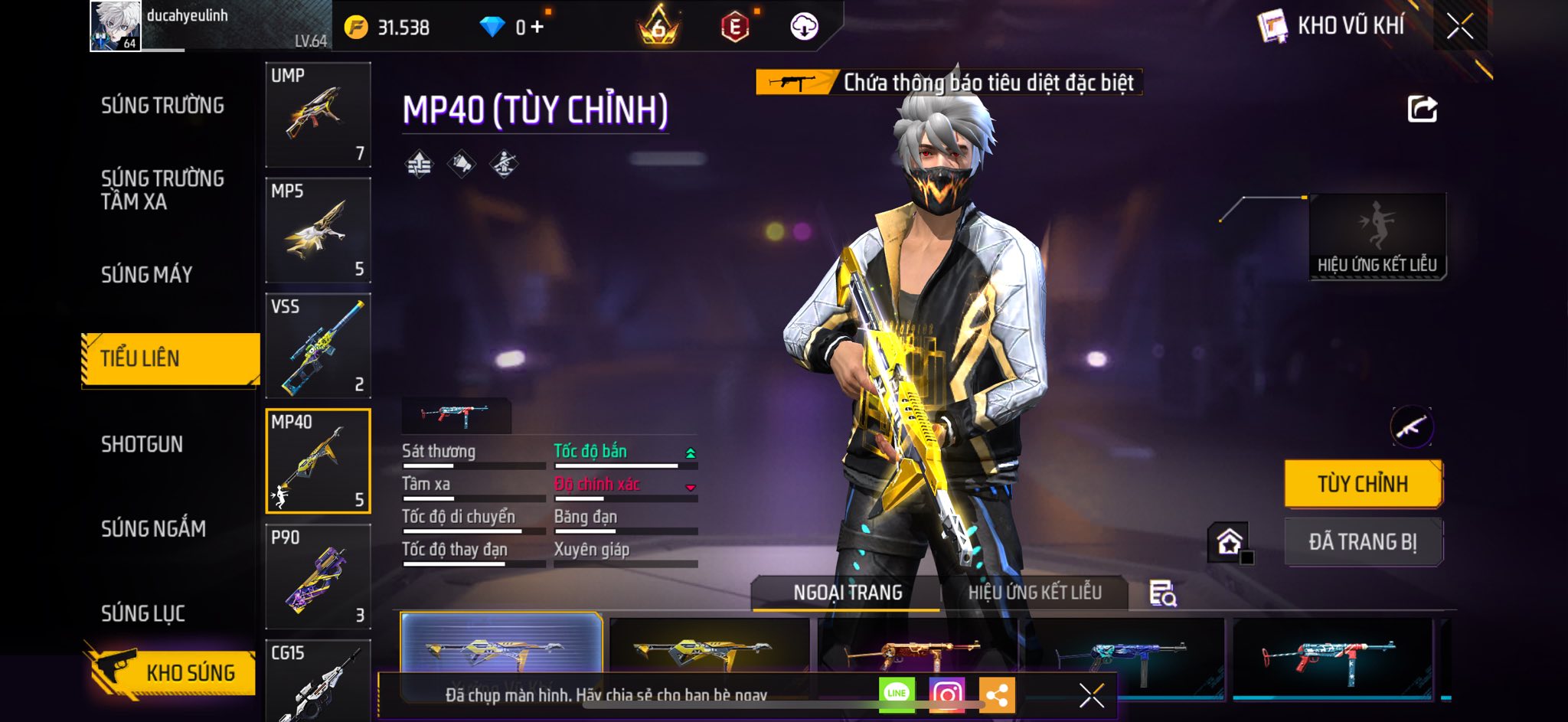This screenshot has height=722, width=1568.
Task: Close the weapon vault screen
Action: pos(1459,27)
